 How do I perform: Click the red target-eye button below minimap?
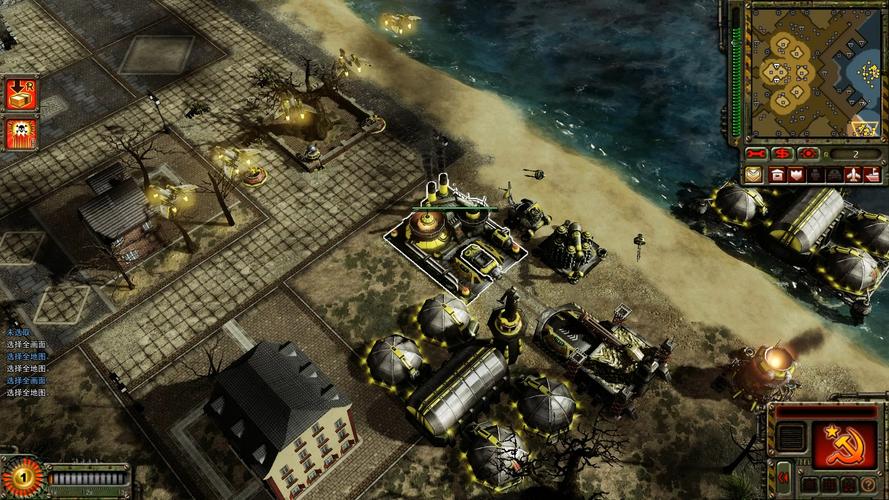pos(808,154)
